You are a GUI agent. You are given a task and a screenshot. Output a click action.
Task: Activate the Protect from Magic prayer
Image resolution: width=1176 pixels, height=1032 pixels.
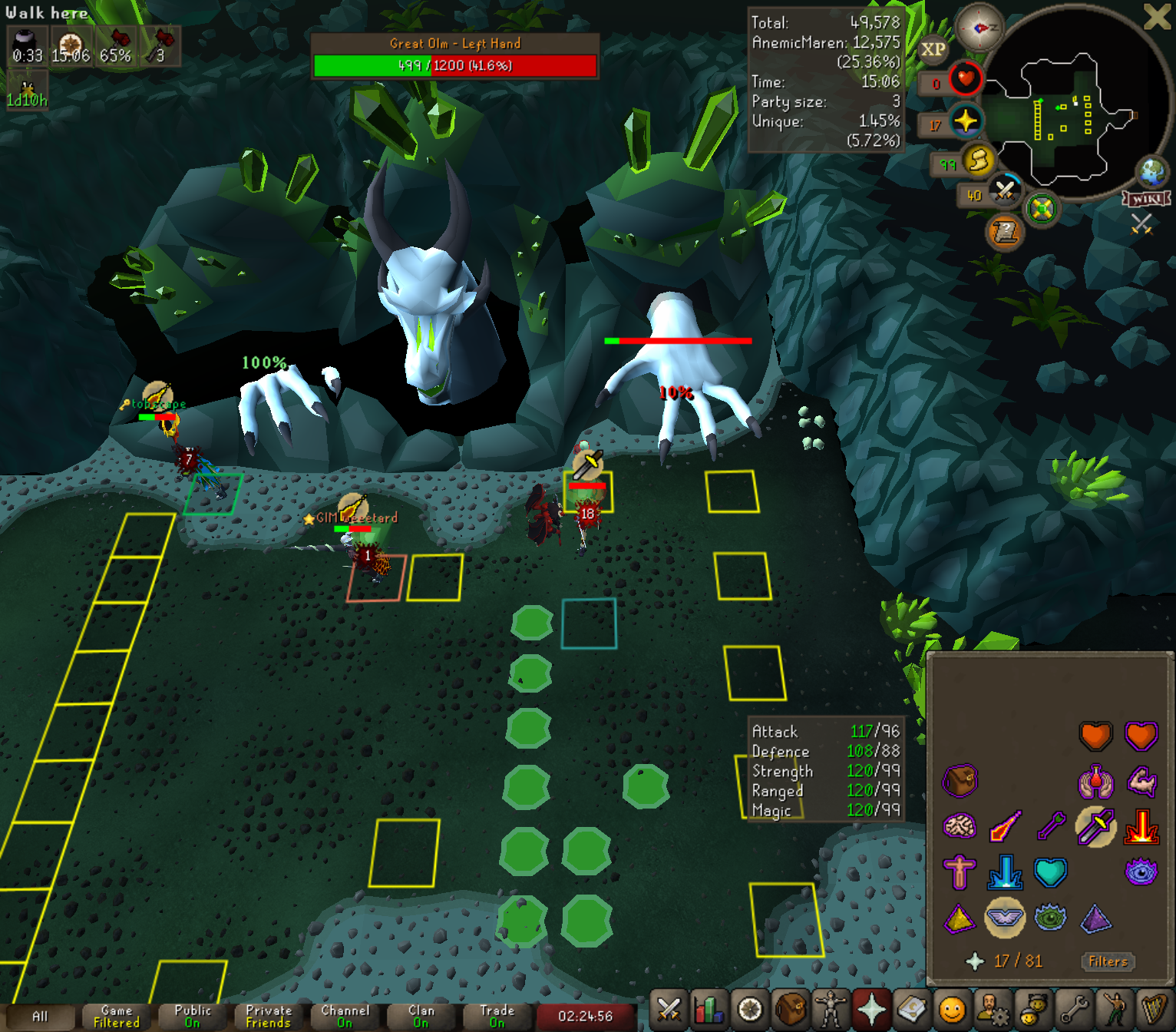(1005, 827)
